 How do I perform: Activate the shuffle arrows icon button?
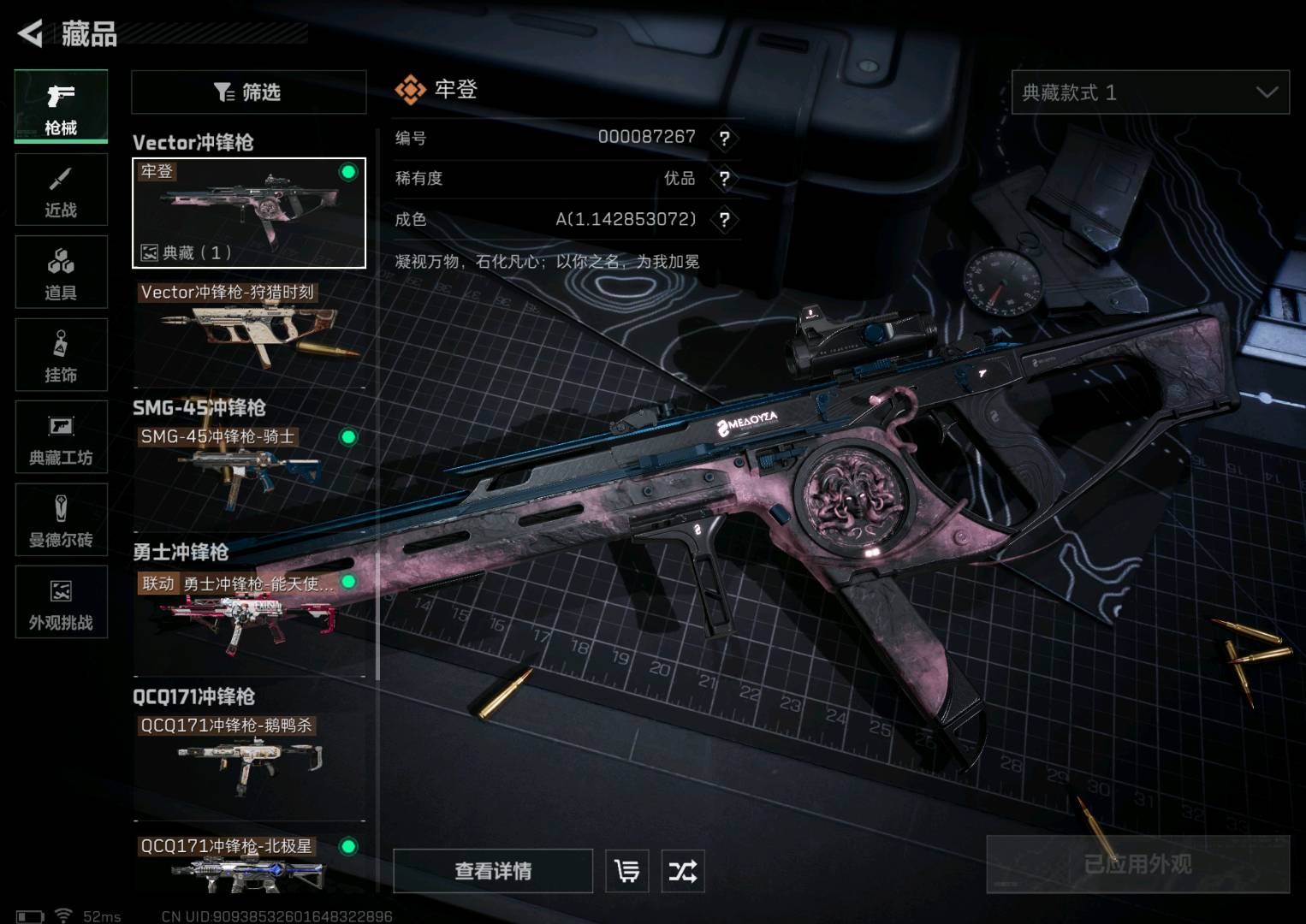click(682, 872)
